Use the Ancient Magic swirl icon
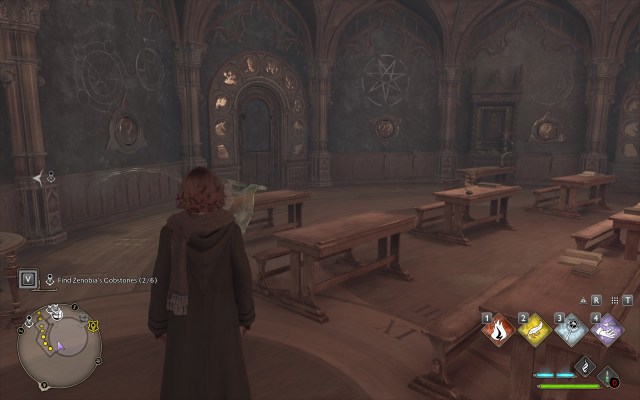640x400 pixels. point(583,367)
